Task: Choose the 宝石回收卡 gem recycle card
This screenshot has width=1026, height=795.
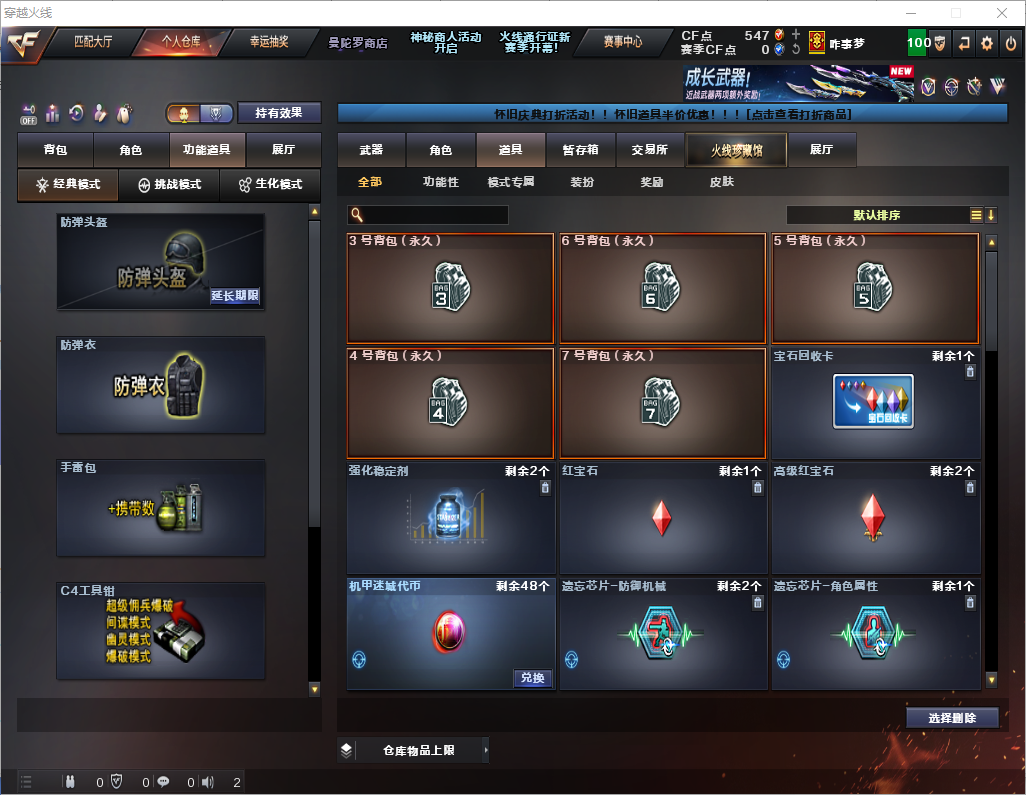Action: [x=874, y=402]
